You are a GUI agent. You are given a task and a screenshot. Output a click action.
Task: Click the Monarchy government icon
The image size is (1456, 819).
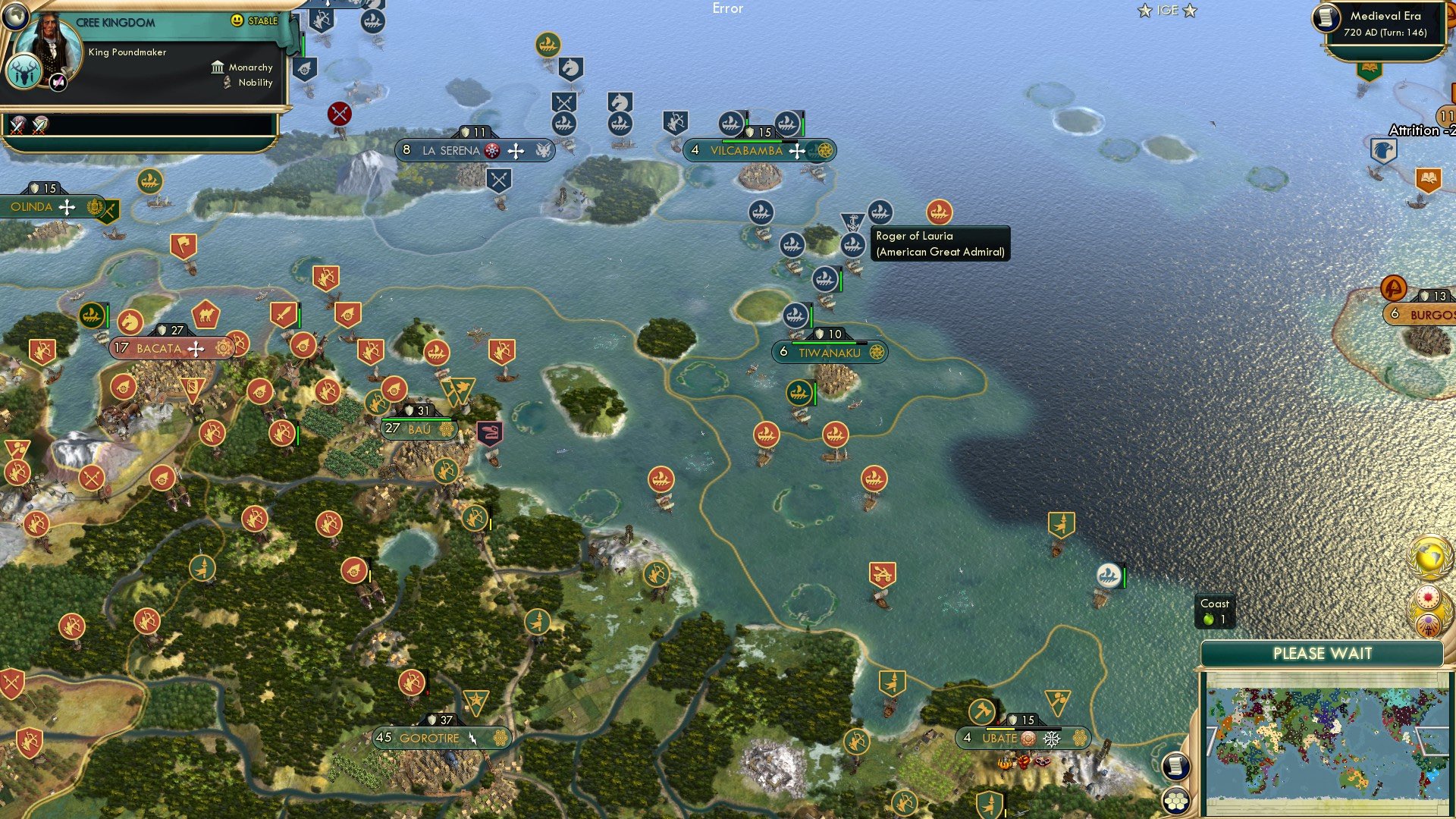(x=217, y=67)
